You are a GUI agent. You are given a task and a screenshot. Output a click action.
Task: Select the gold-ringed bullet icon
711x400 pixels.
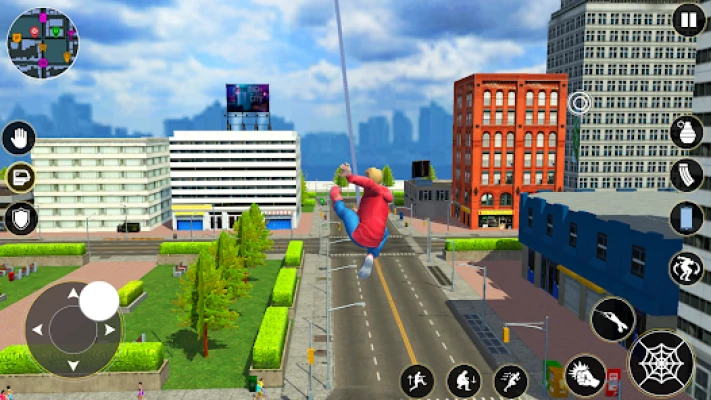tap(19, 178)
